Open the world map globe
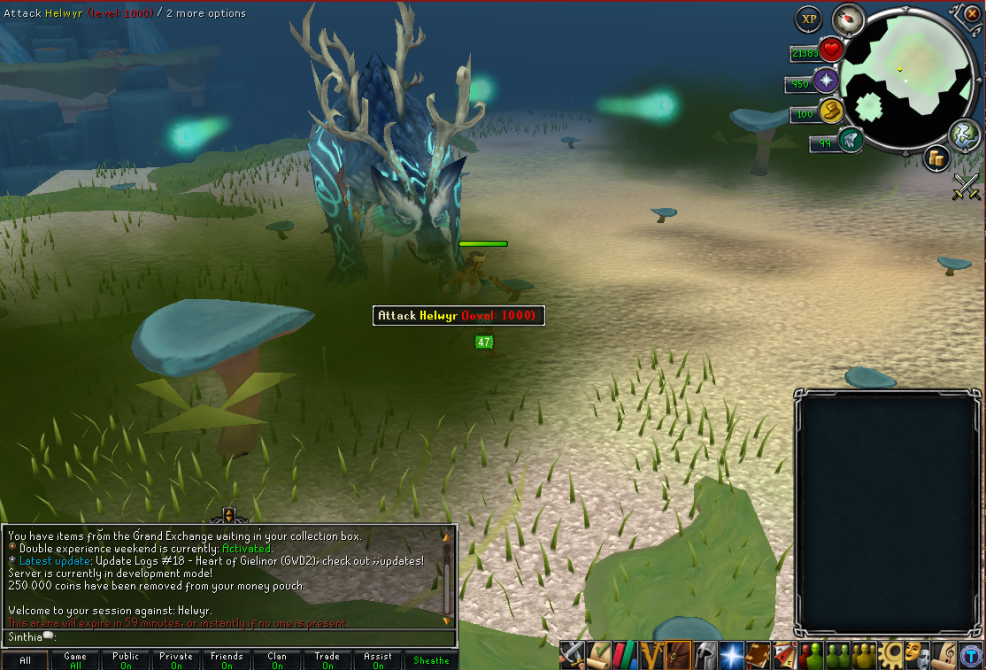The image size is (986, 670). point(965,134)
